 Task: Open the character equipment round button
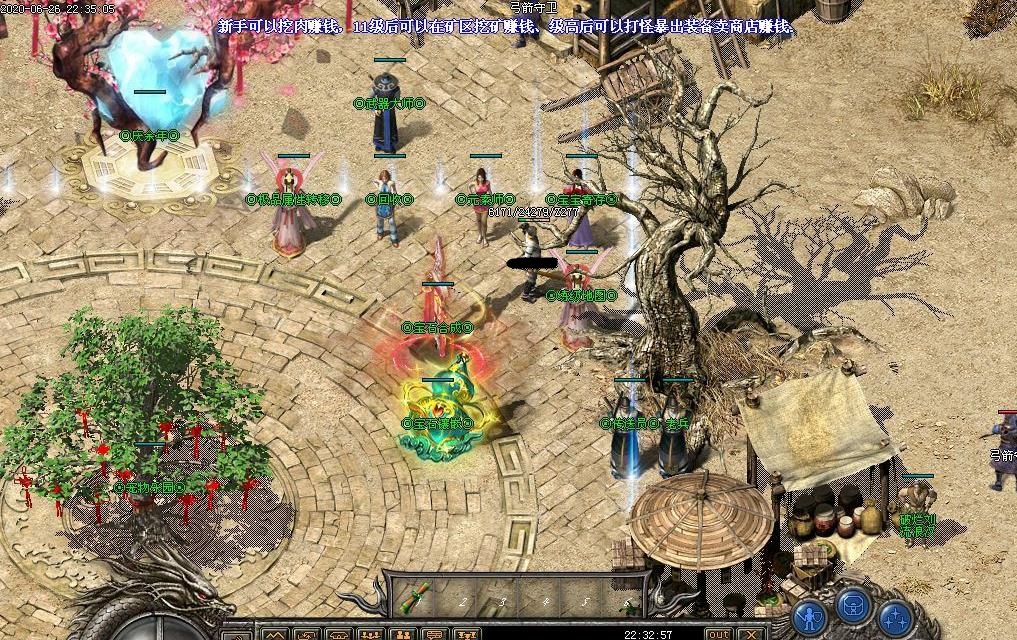tap(810, 615)
